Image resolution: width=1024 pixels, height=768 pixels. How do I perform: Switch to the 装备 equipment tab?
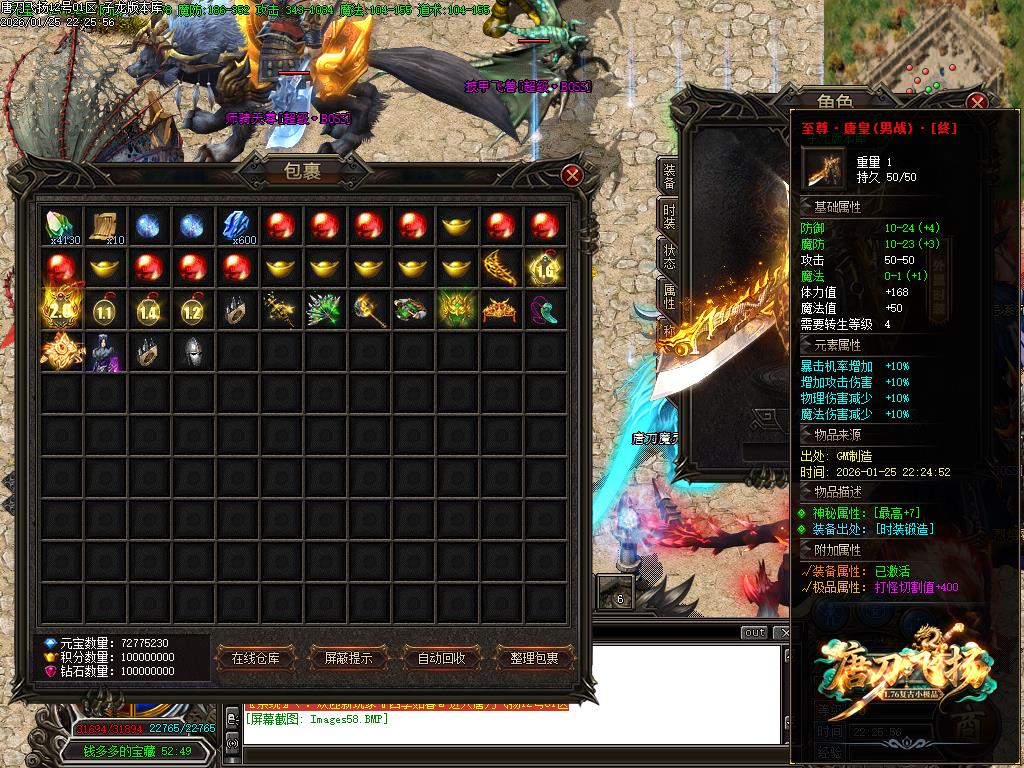tap(669, 177)
